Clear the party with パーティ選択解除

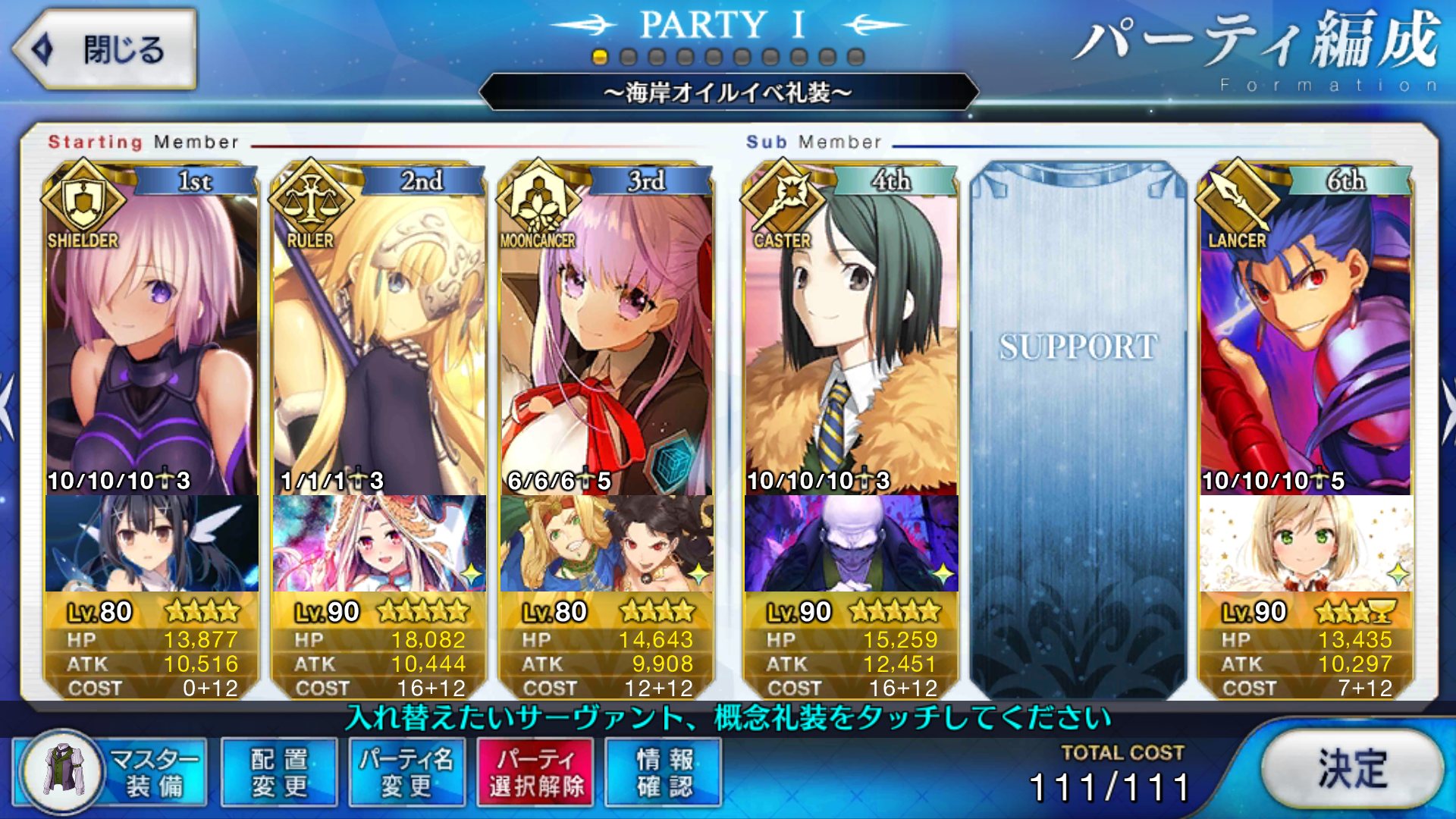[535, 772]
